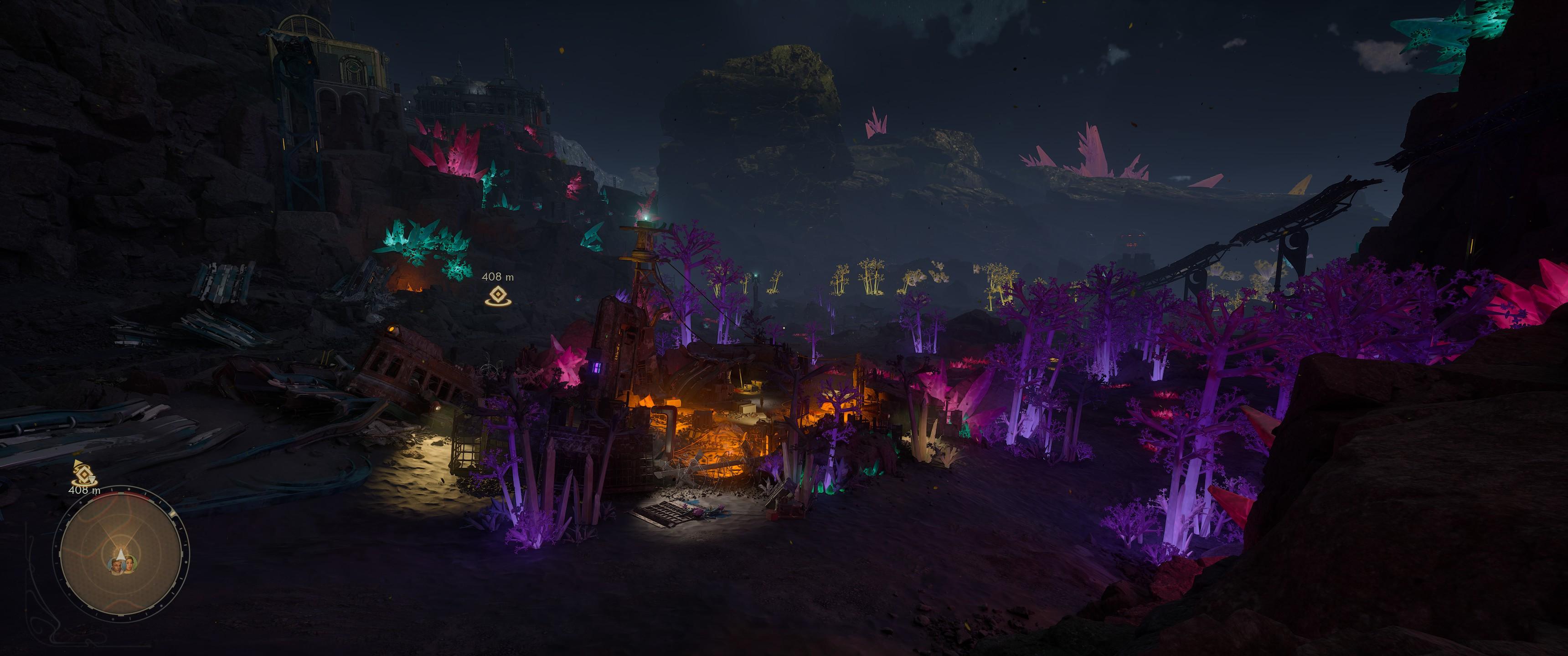Click the floating waypoint diamond in the scene
This screenshot has width=1568, height=656.
[497, 296]
